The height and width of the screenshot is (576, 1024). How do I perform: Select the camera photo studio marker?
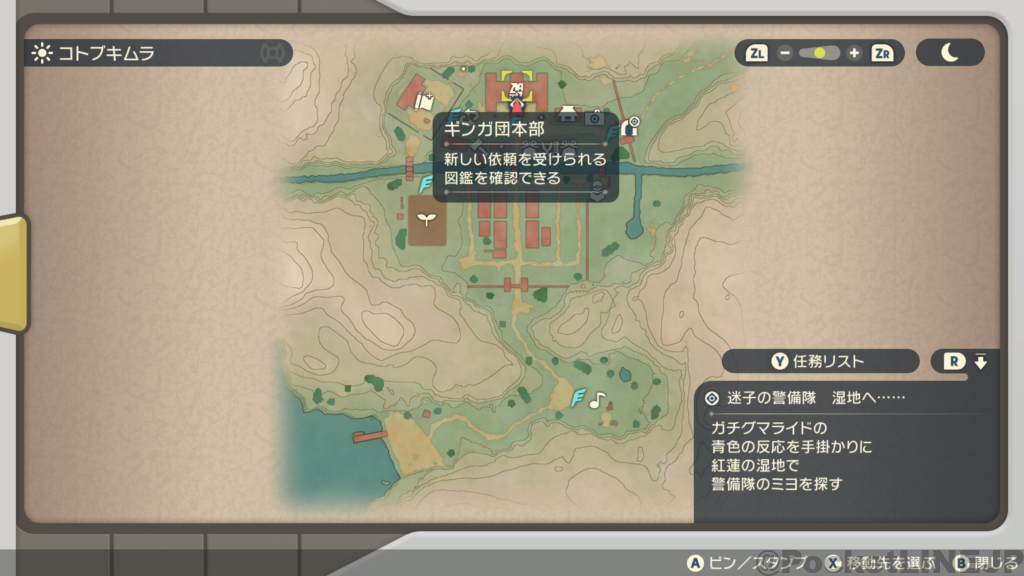[x=594, y=118]
